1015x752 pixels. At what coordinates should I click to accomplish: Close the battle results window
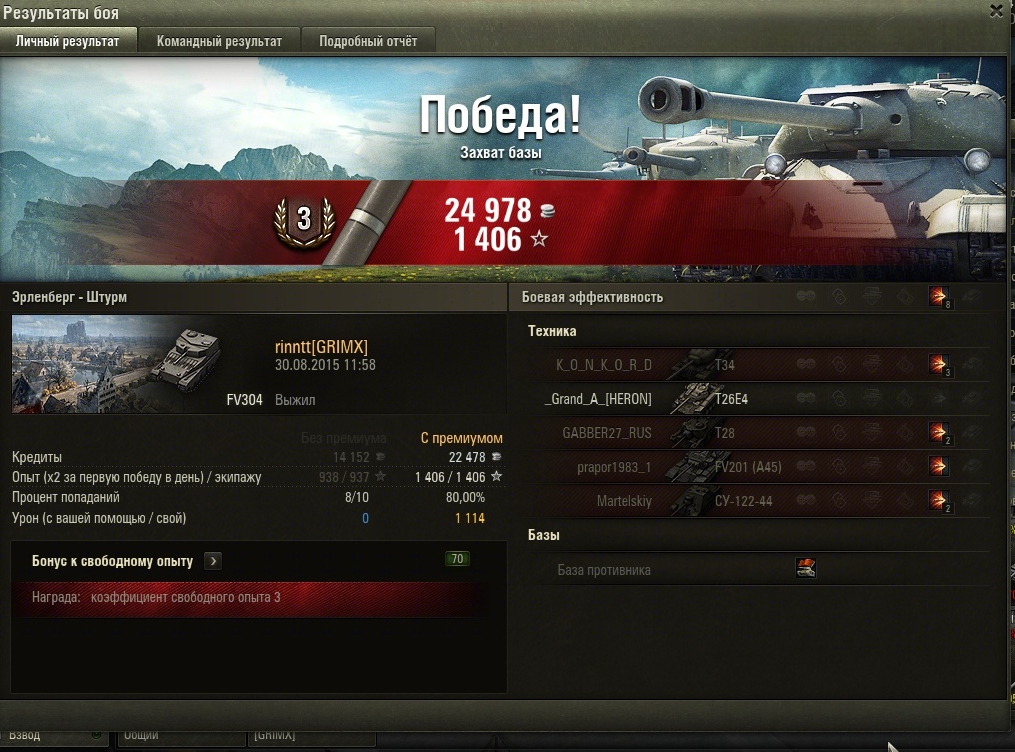995,11
